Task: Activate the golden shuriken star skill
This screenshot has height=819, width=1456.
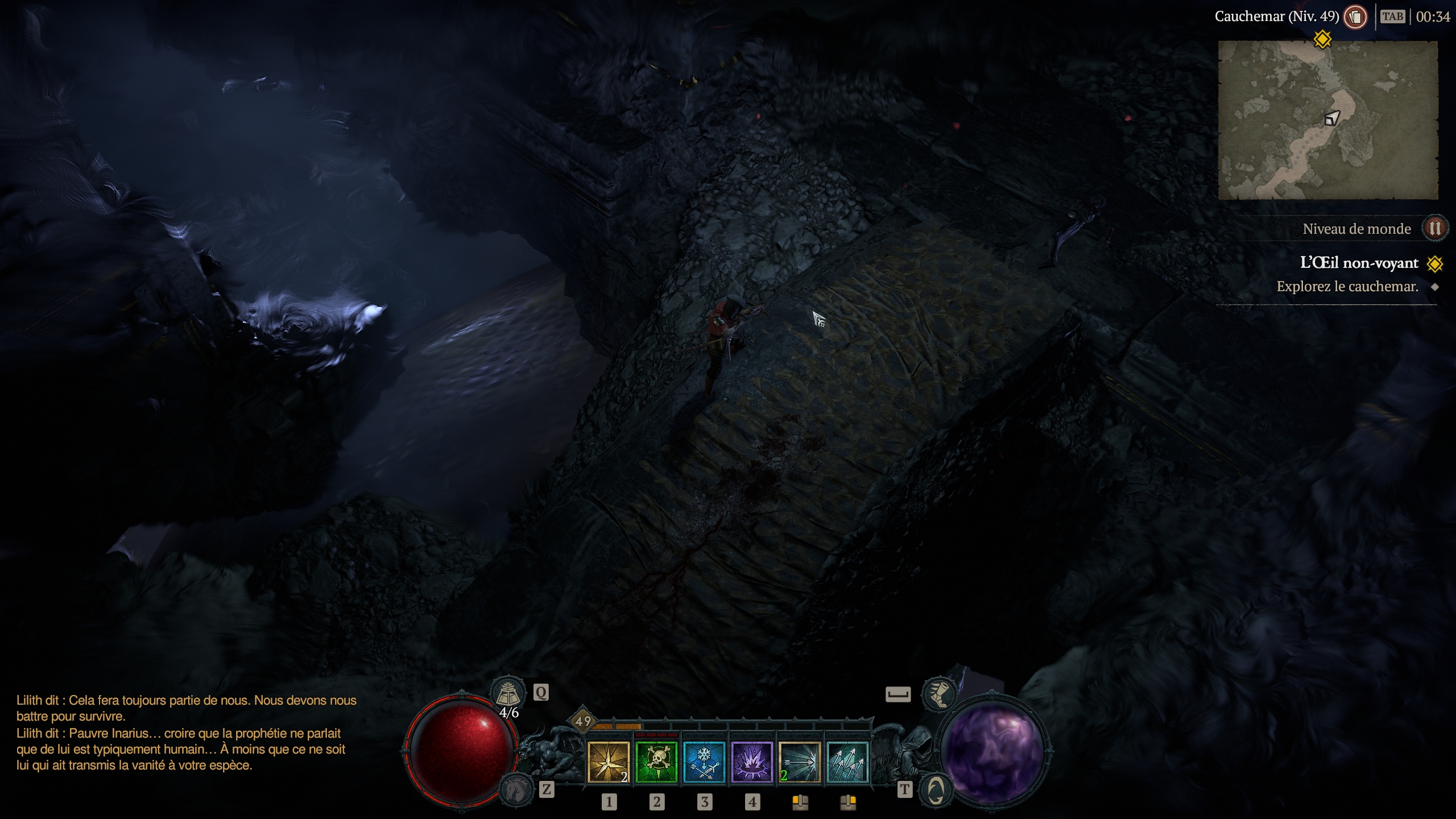Action: 609,762
